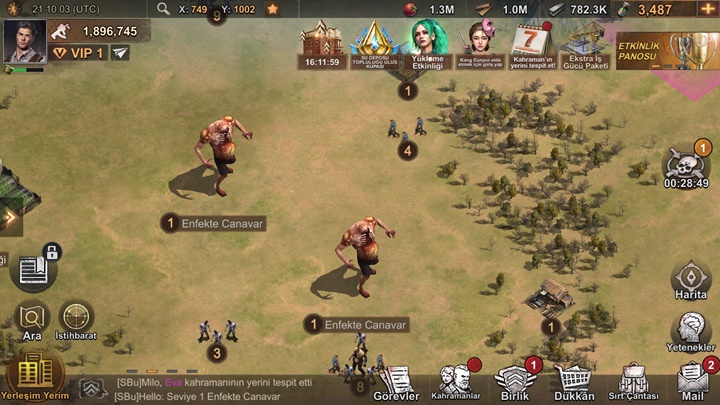Open the Dükkan shop
Screen dimensions: 720x405
[x=574, y=381]
